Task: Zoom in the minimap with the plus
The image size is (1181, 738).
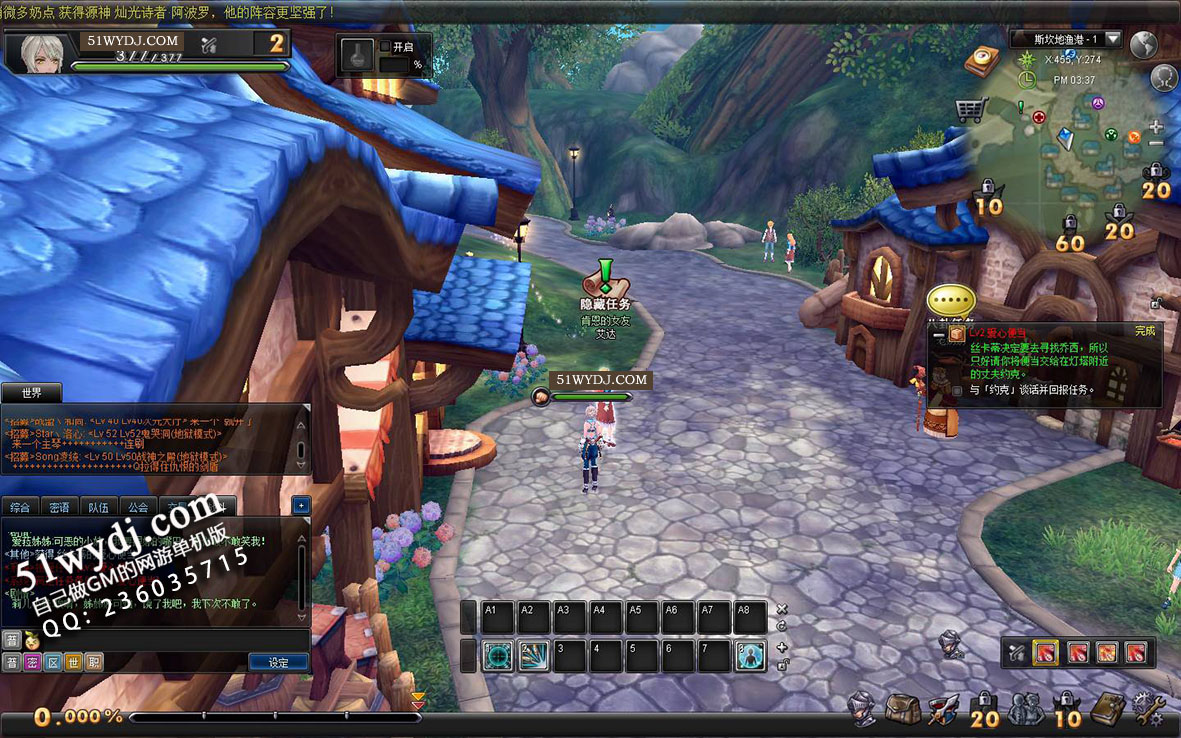Action: pyautogui.click(x=1156, y=127)
